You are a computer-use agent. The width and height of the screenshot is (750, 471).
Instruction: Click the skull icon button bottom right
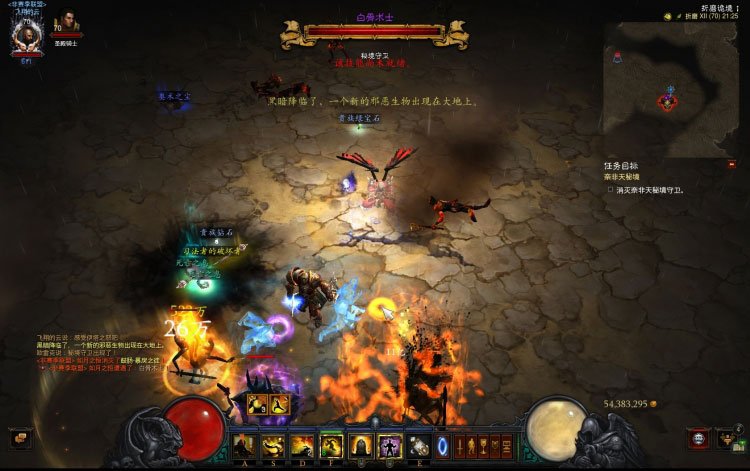point(699,439)
